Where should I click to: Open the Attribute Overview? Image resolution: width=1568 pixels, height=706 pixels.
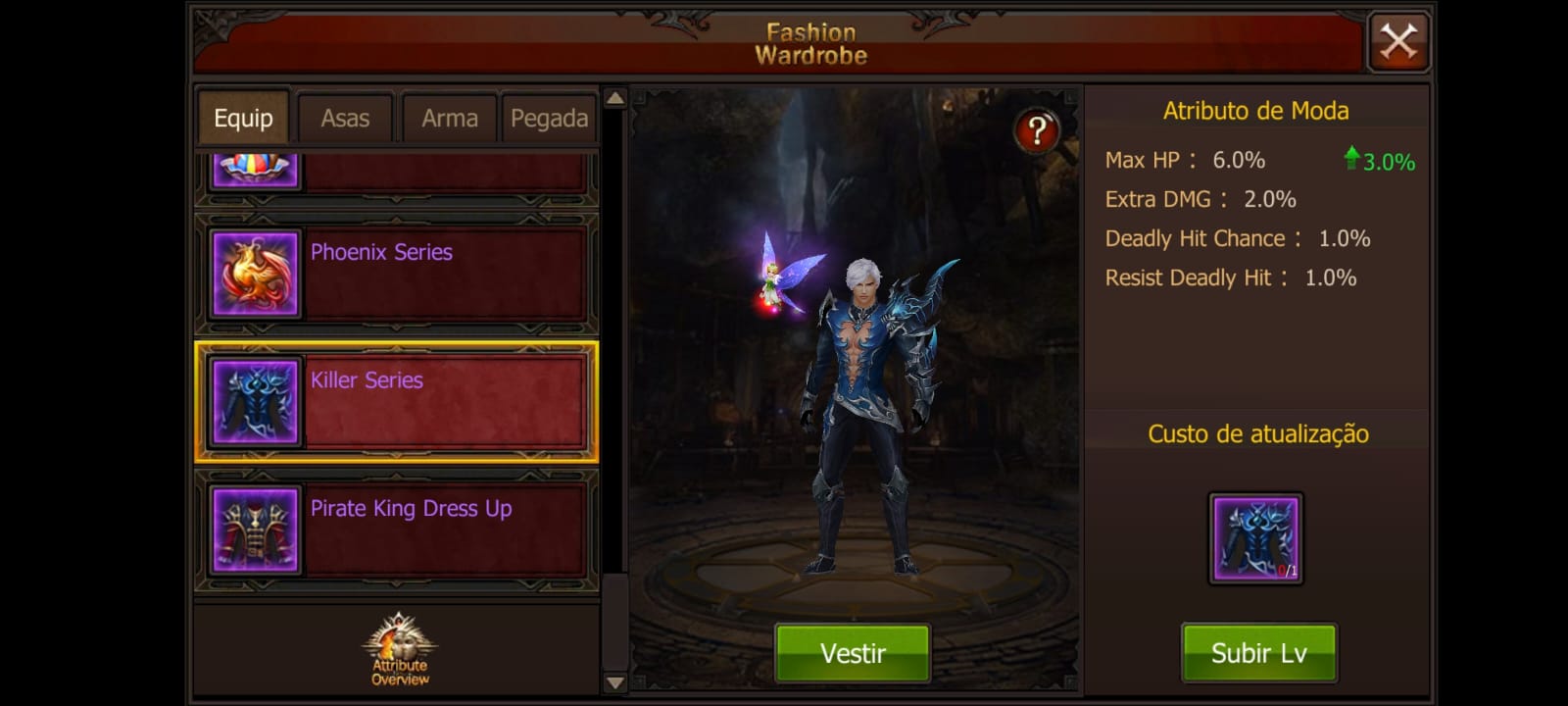click(x=400, y=649)
